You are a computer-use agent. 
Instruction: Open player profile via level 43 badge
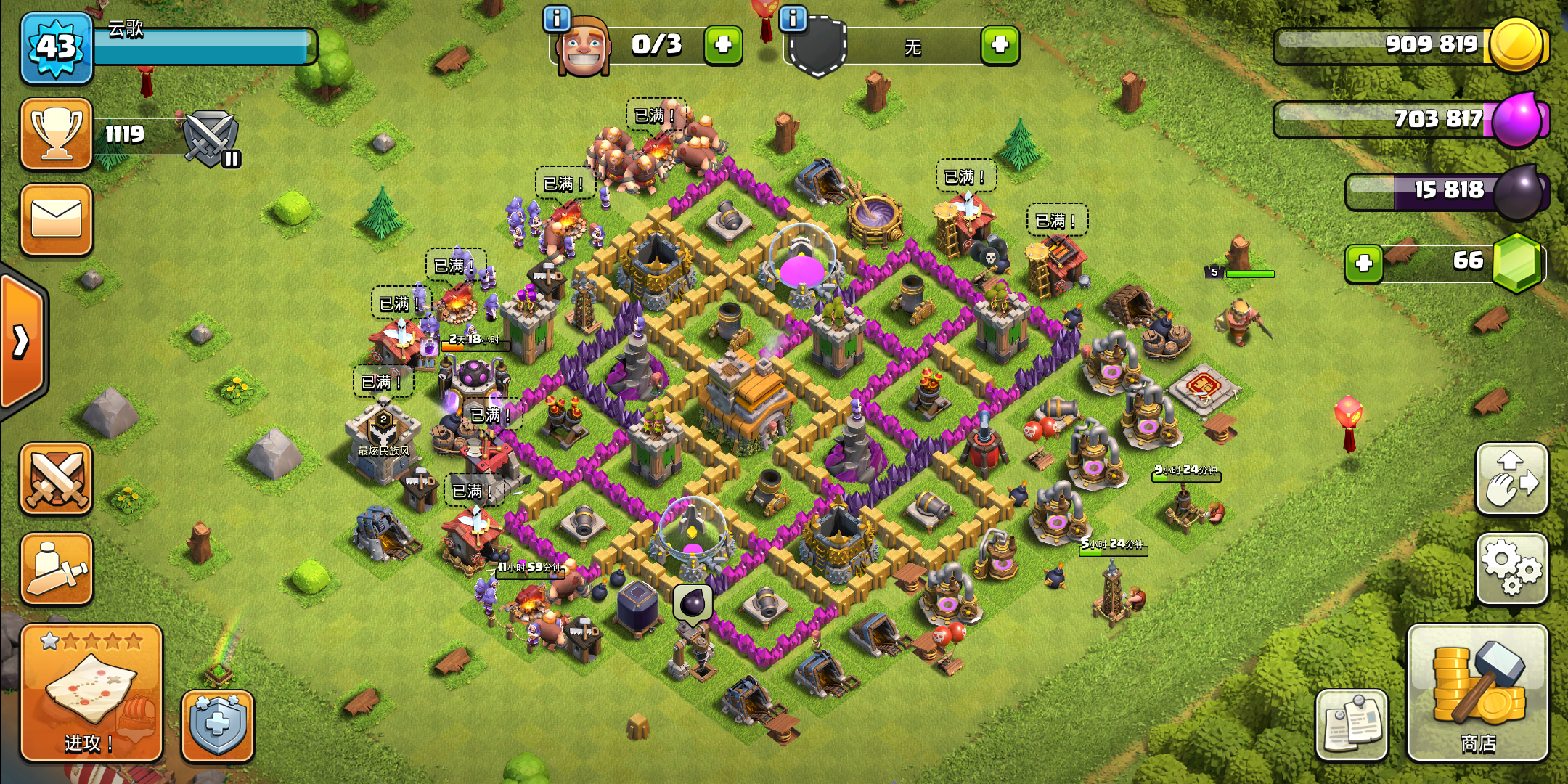point(57,47)
